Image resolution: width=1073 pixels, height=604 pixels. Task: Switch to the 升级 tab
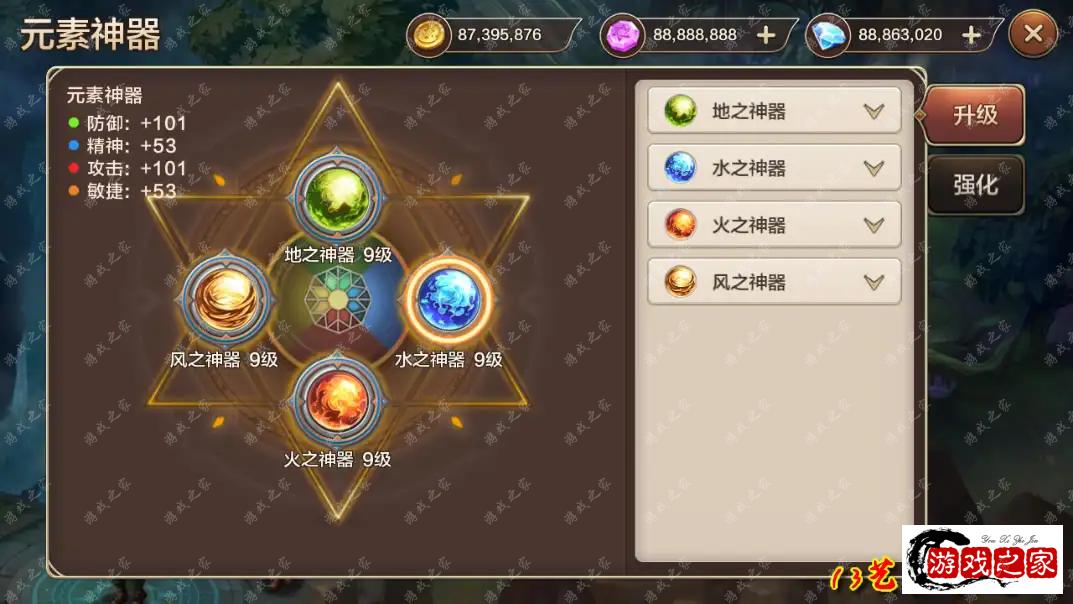click(975, 114)
